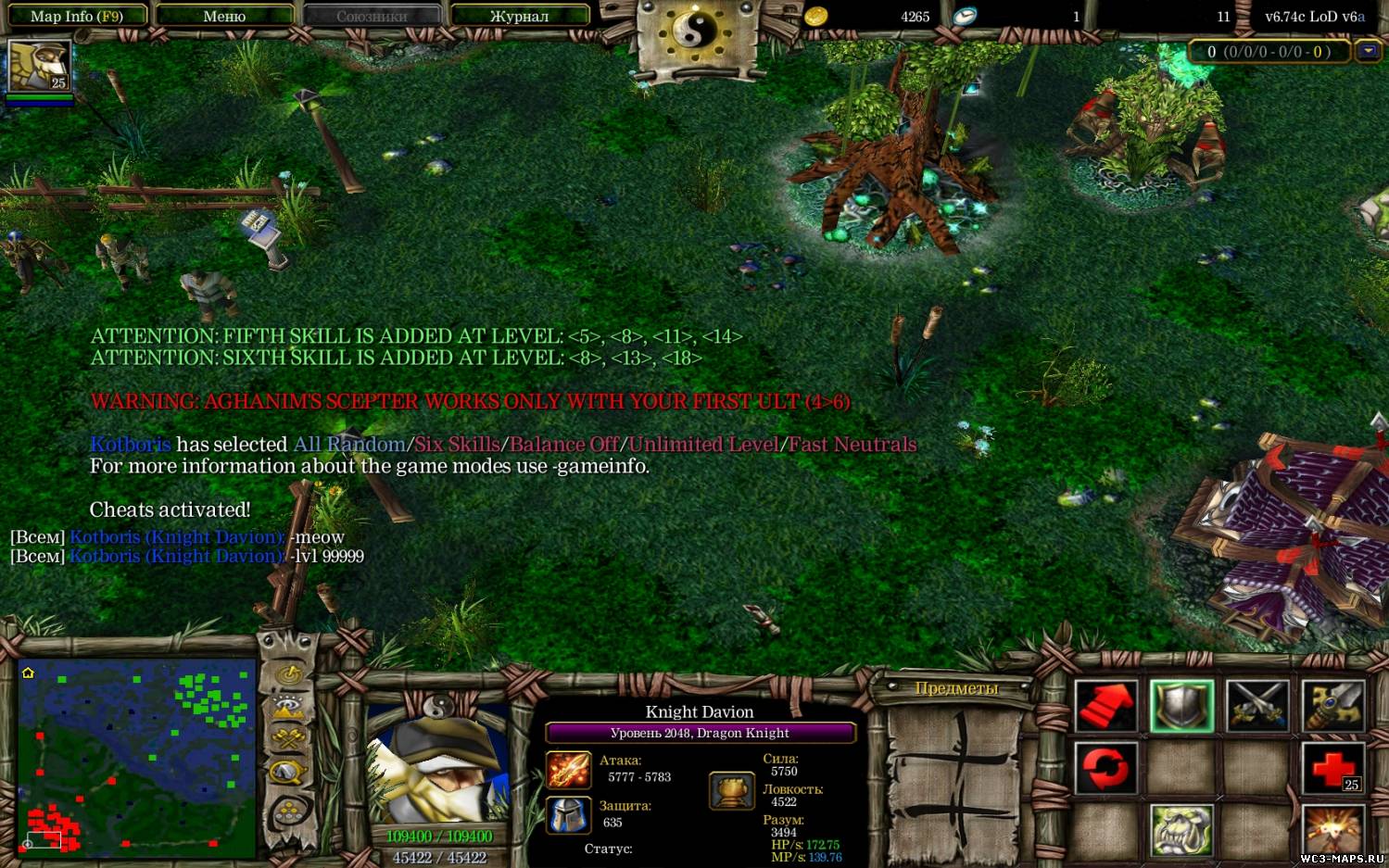This screenshot has width=1389, height=868.
Task: Select the red arrow Move command
Action: pyautogui.click(x=1105, y=707)
